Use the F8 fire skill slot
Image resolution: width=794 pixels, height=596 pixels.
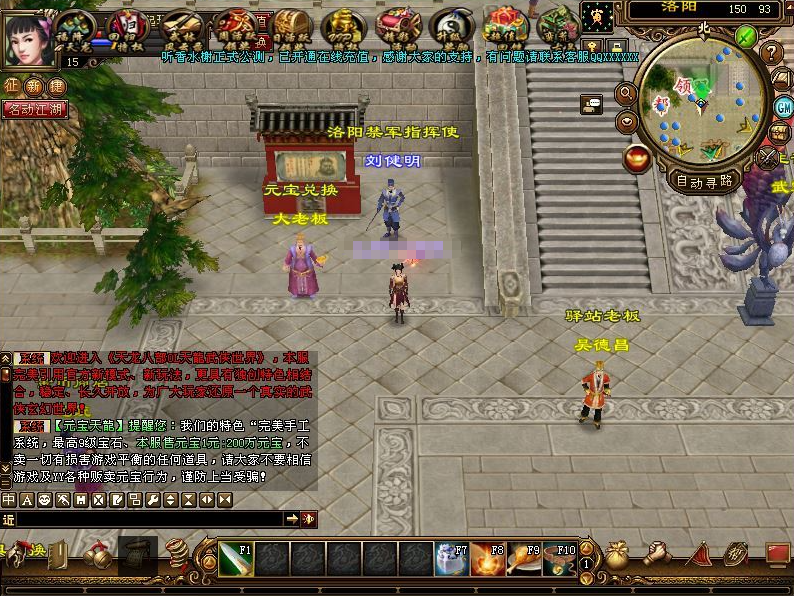click(x=485, y=558)
